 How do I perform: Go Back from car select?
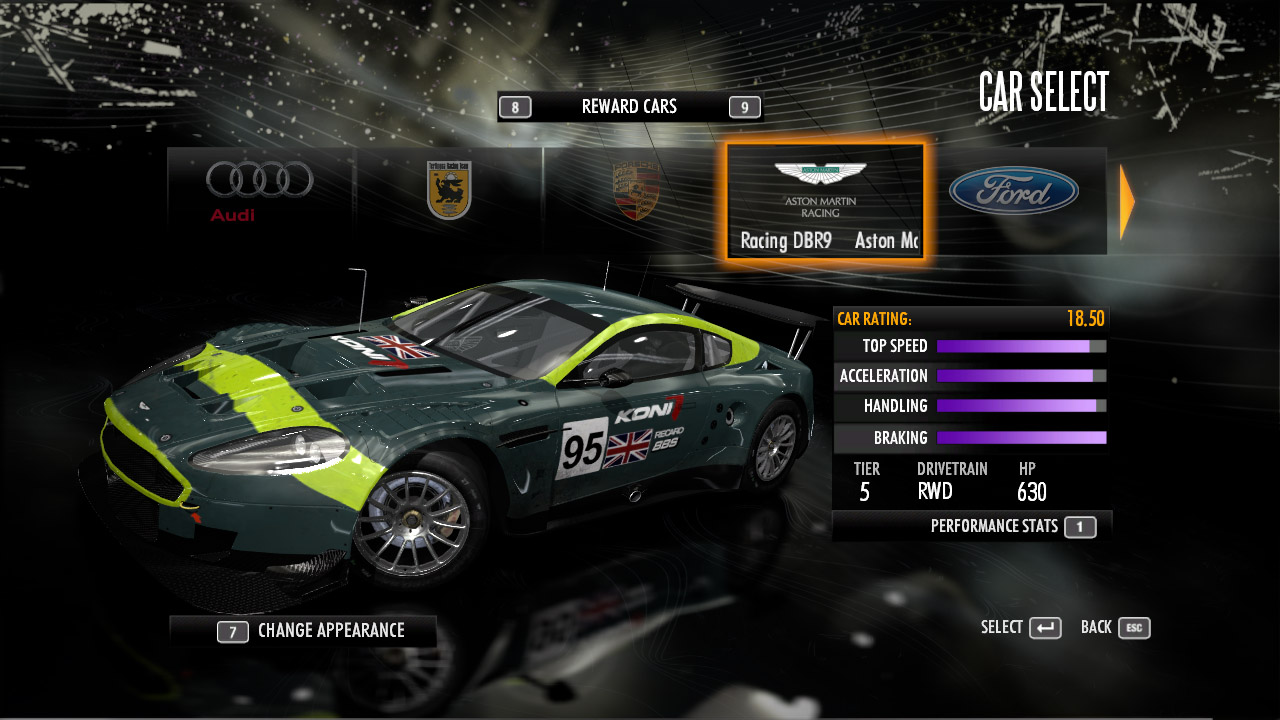tap(1115, 628)
